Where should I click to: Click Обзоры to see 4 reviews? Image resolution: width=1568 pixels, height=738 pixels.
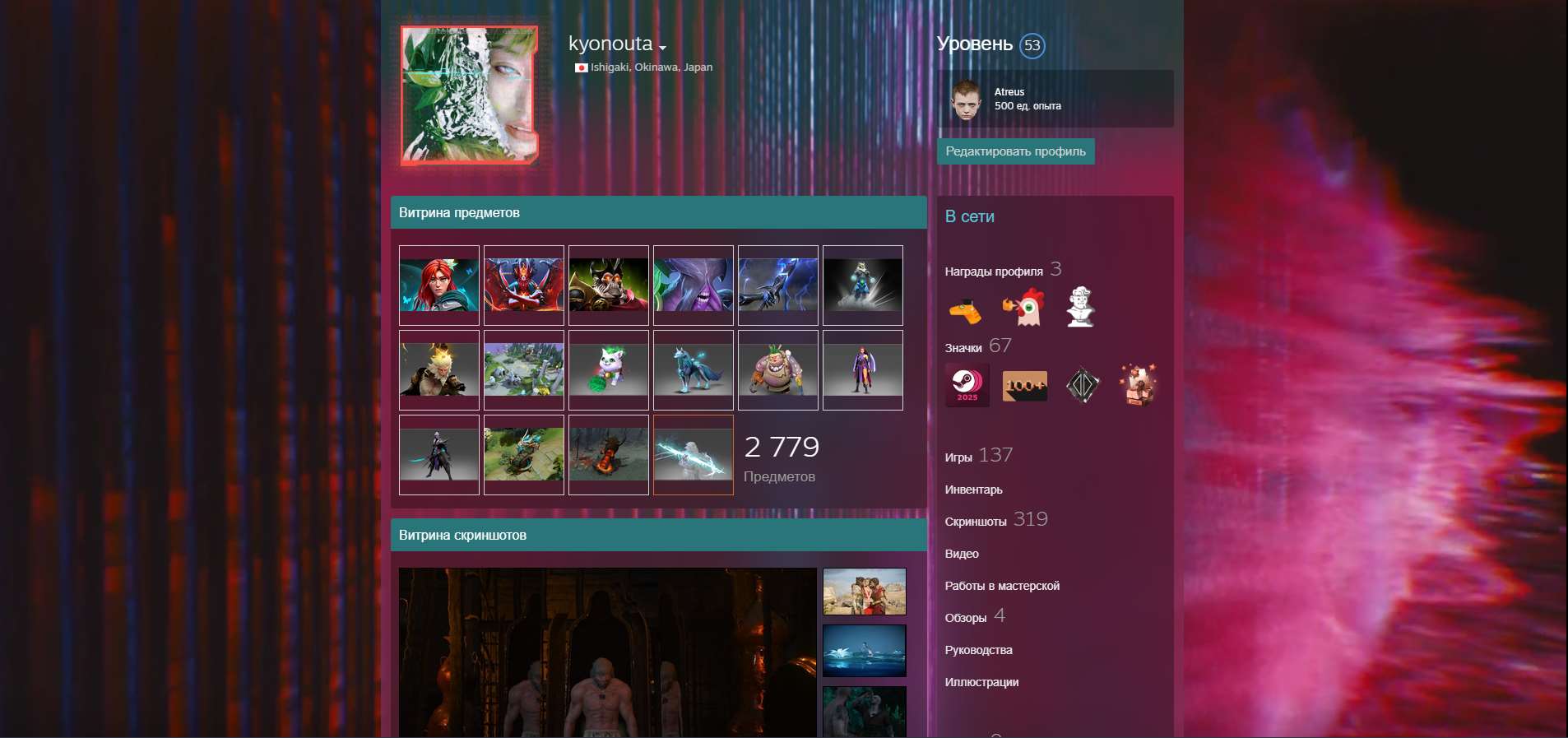point(967,615)
